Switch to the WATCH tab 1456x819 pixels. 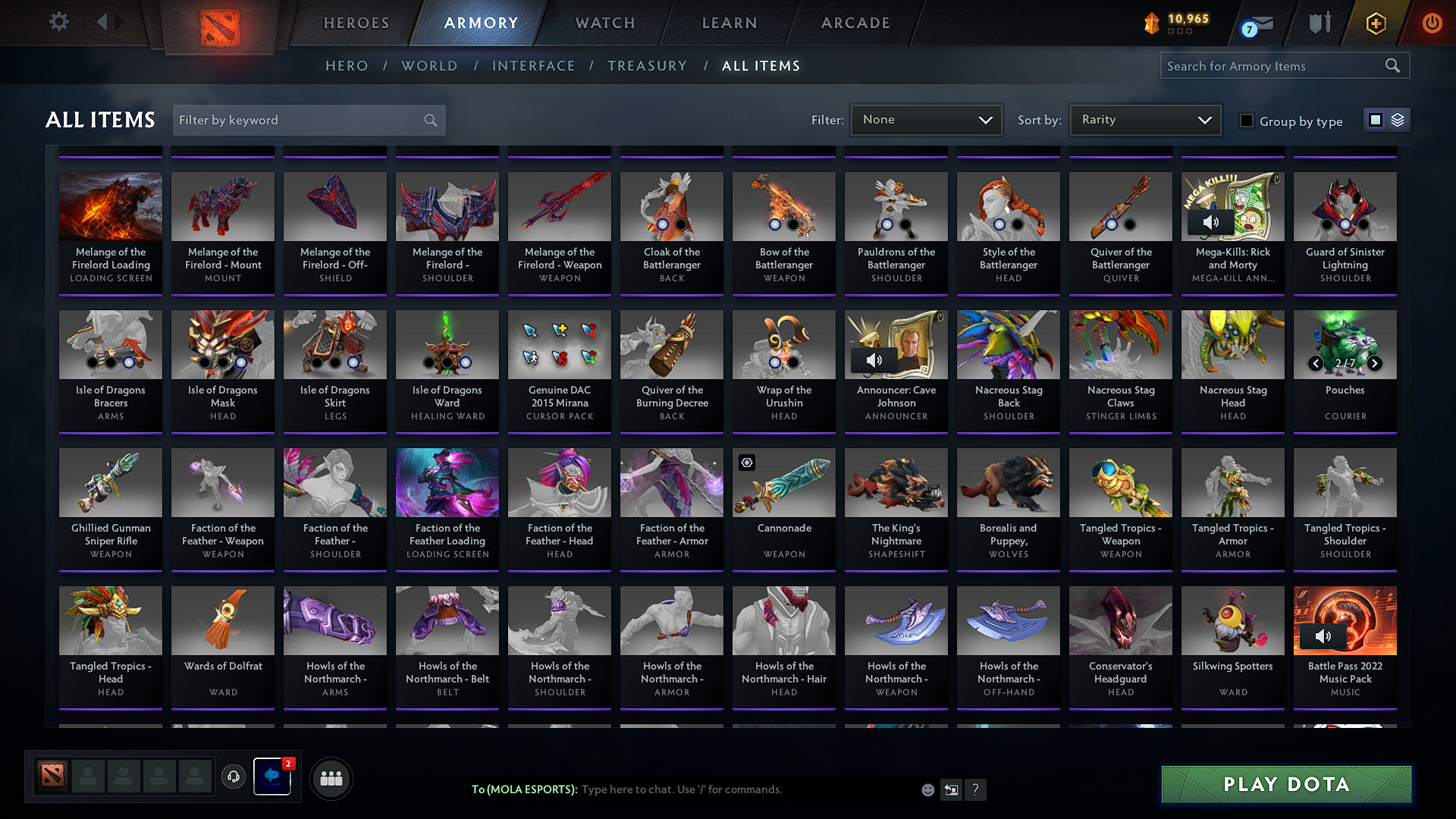(x=603, y=23)
